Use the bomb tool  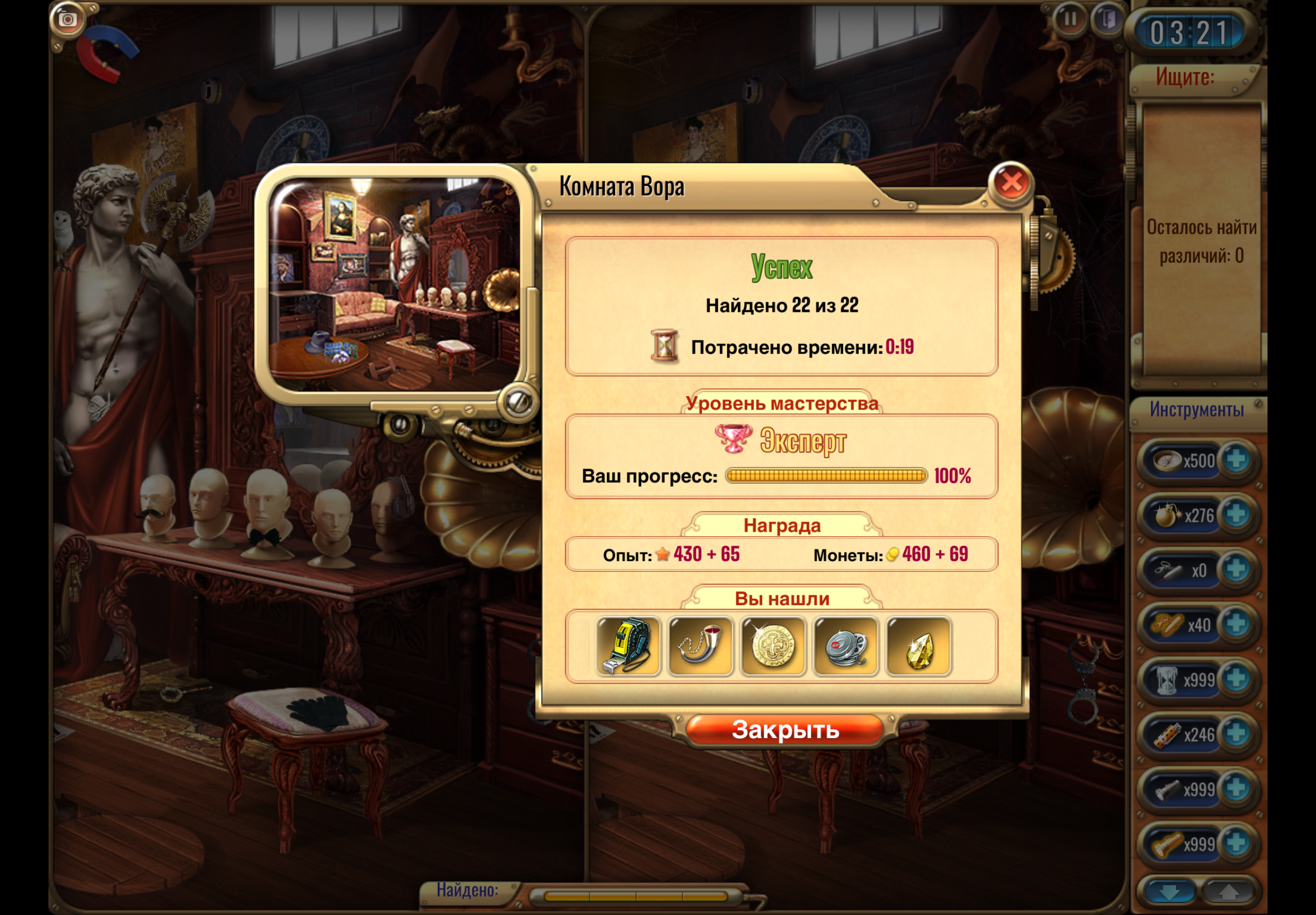(x=1167, y=515)
